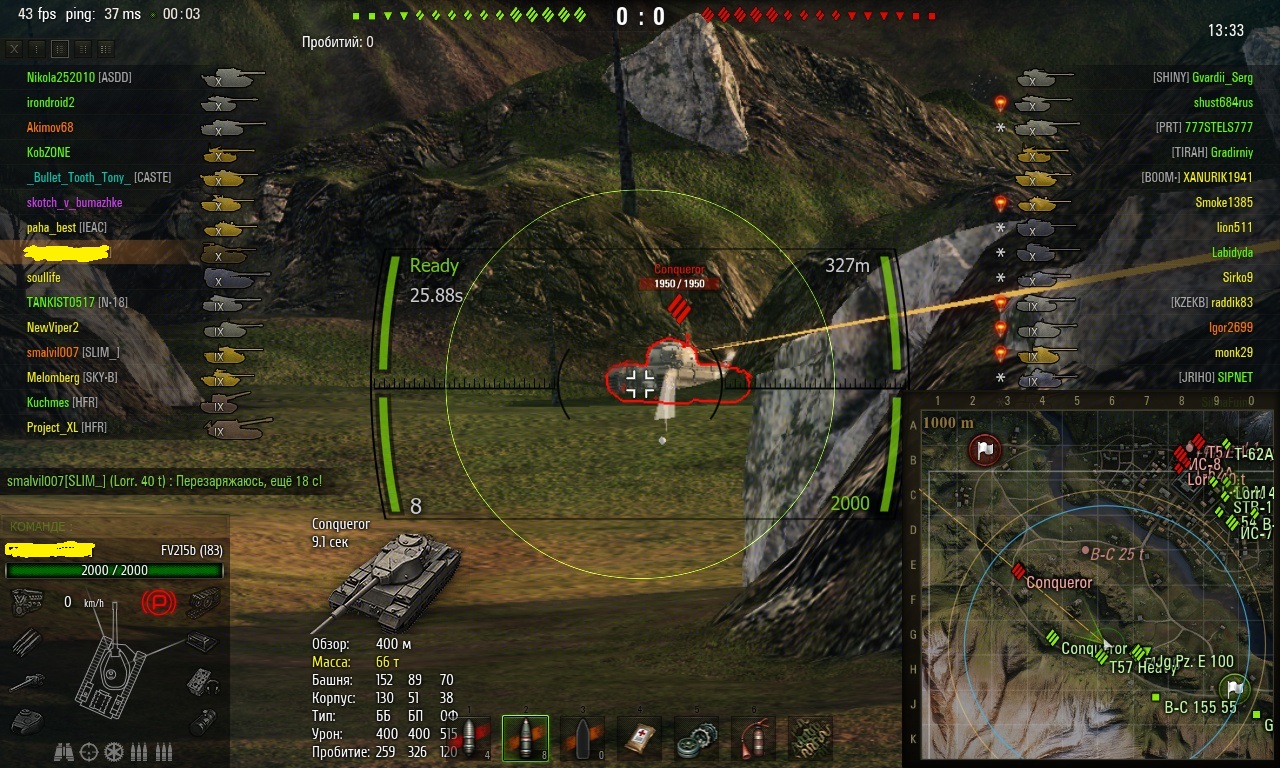Viewport: 1280px width, 768px height.
Task: Click the tracks module status icon
Action: tap(204, 602)
